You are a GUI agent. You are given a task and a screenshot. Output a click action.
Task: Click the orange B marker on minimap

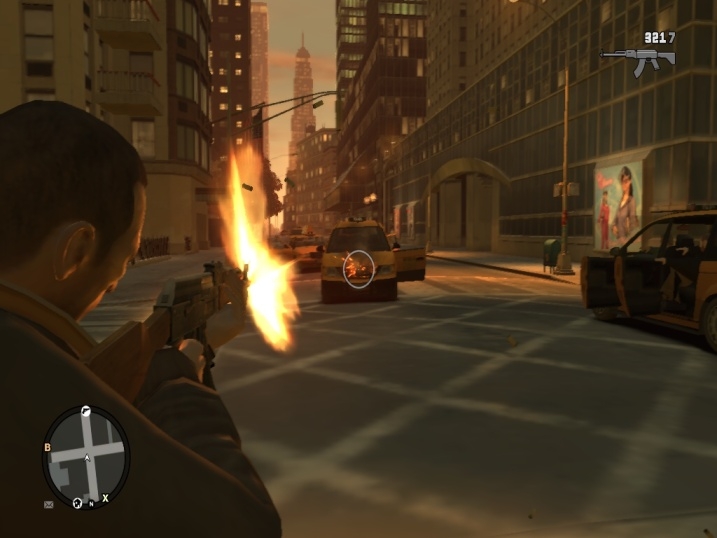(x=47, y=447)
